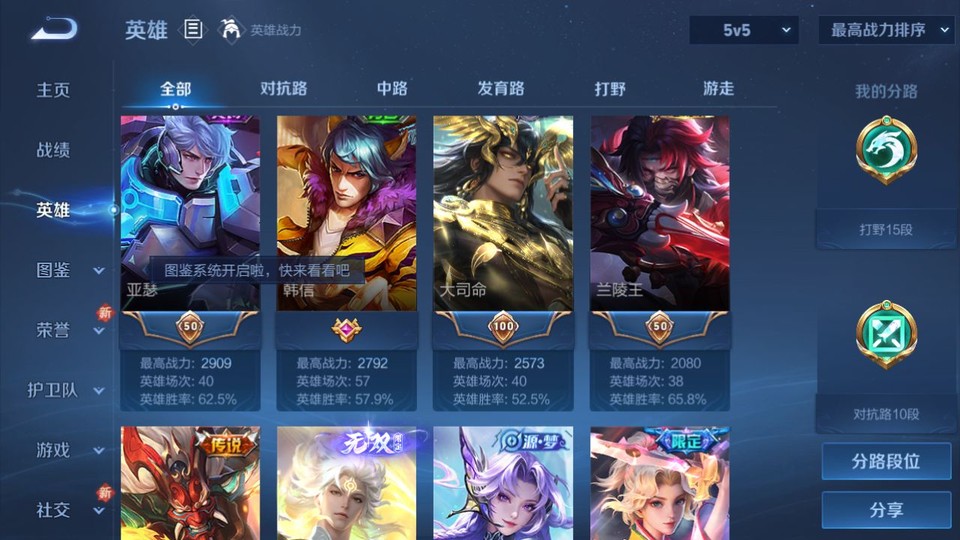This screenshot has height=540, width=960.
Task: Open the 最高战力排序 sort dropdown
Action: click(x=886, y=30)
